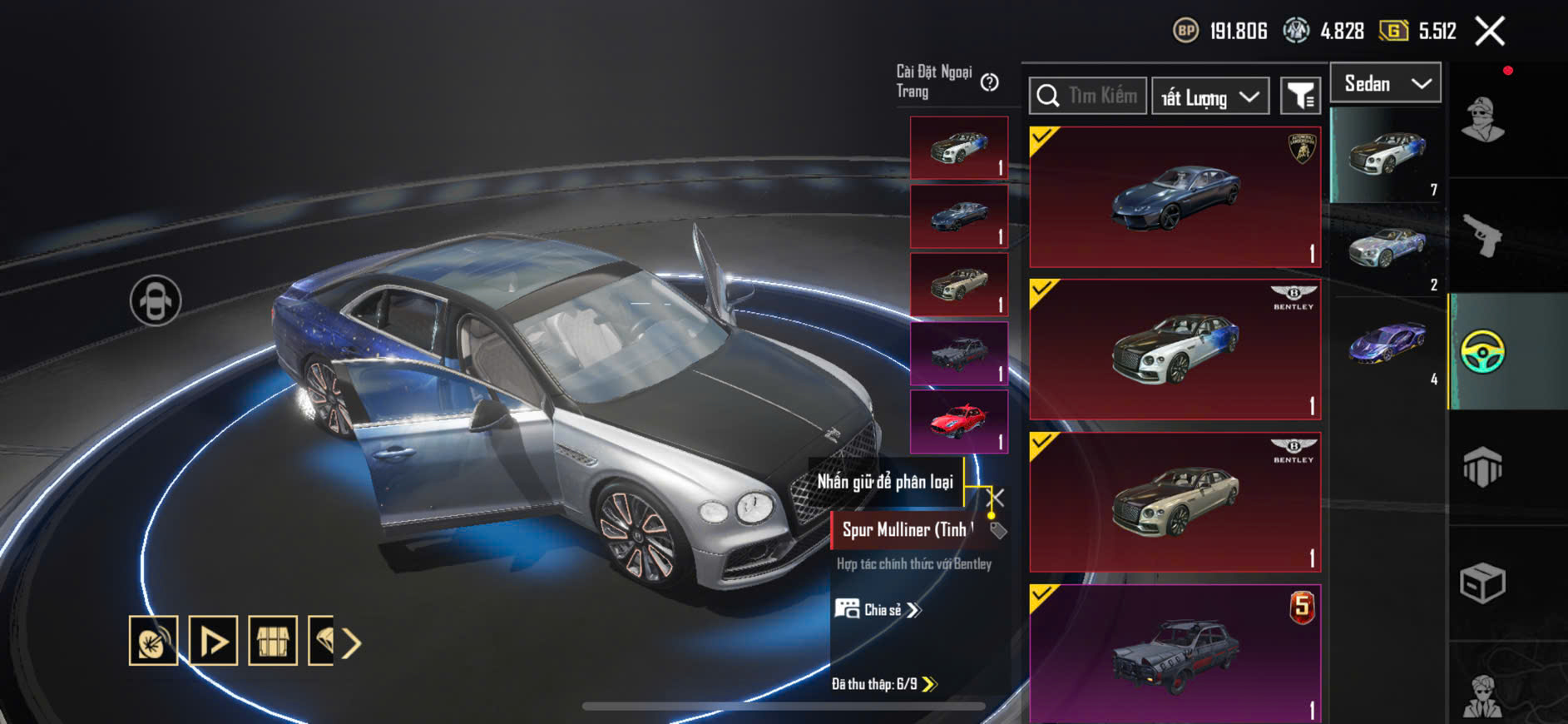Play the vehicle preview animation
The height and width of the screenshot is (724, 1568).
pyautogui.click(x=213, y=641)
